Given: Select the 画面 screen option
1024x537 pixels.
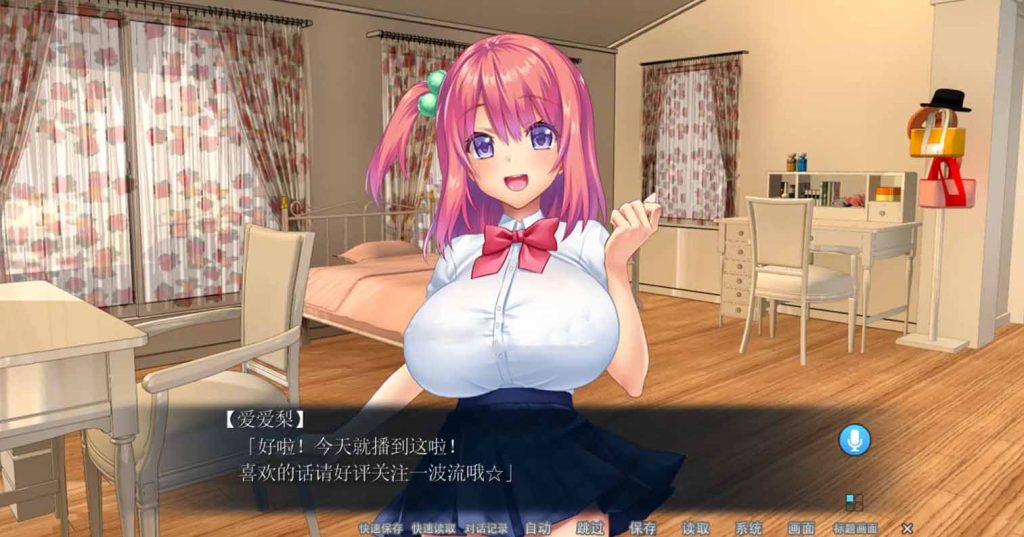Looking at the screenshot, I should [x=801, y=528].
